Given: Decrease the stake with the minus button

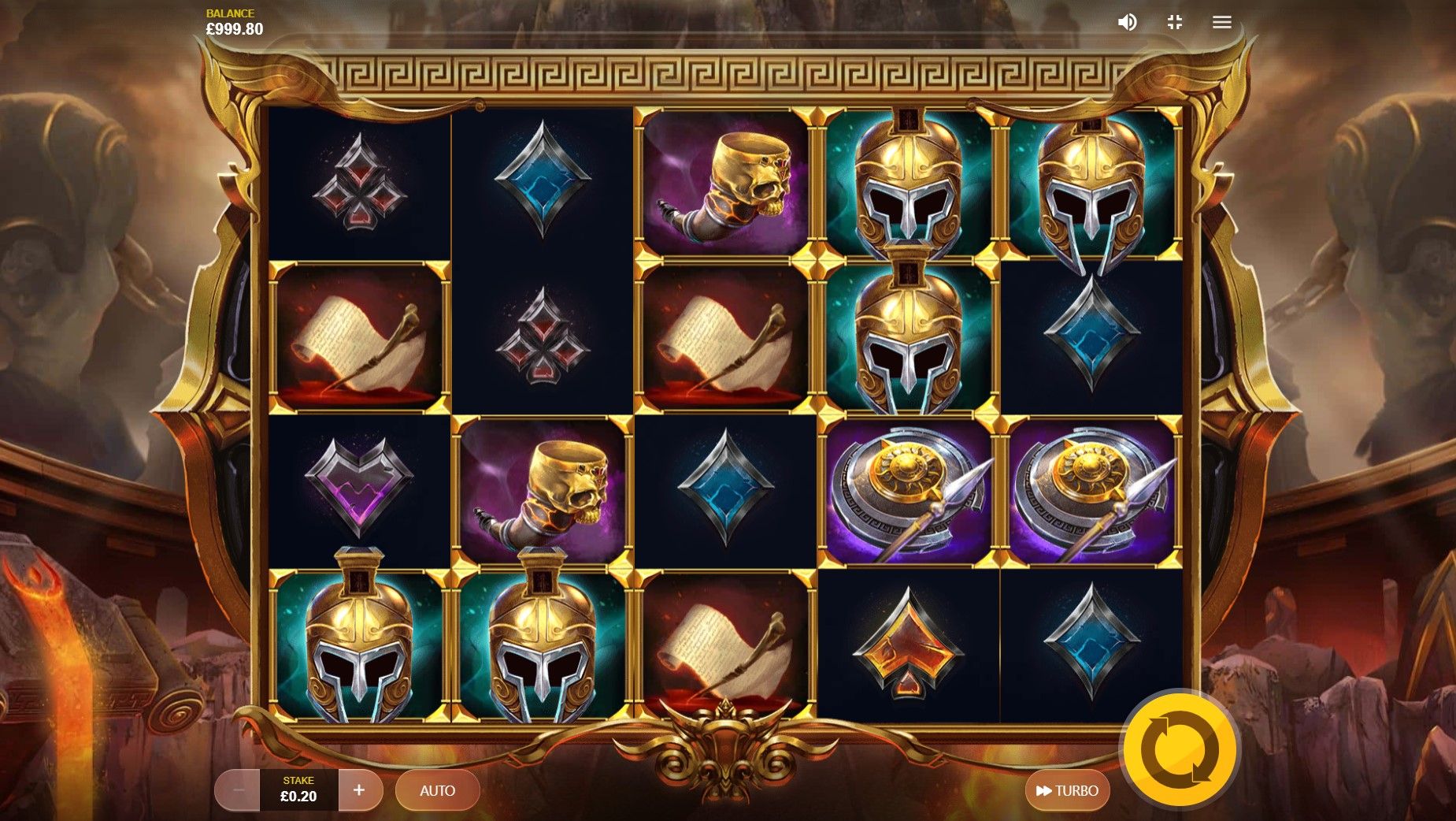Looking at the screenshot, I should click(238, 790).
